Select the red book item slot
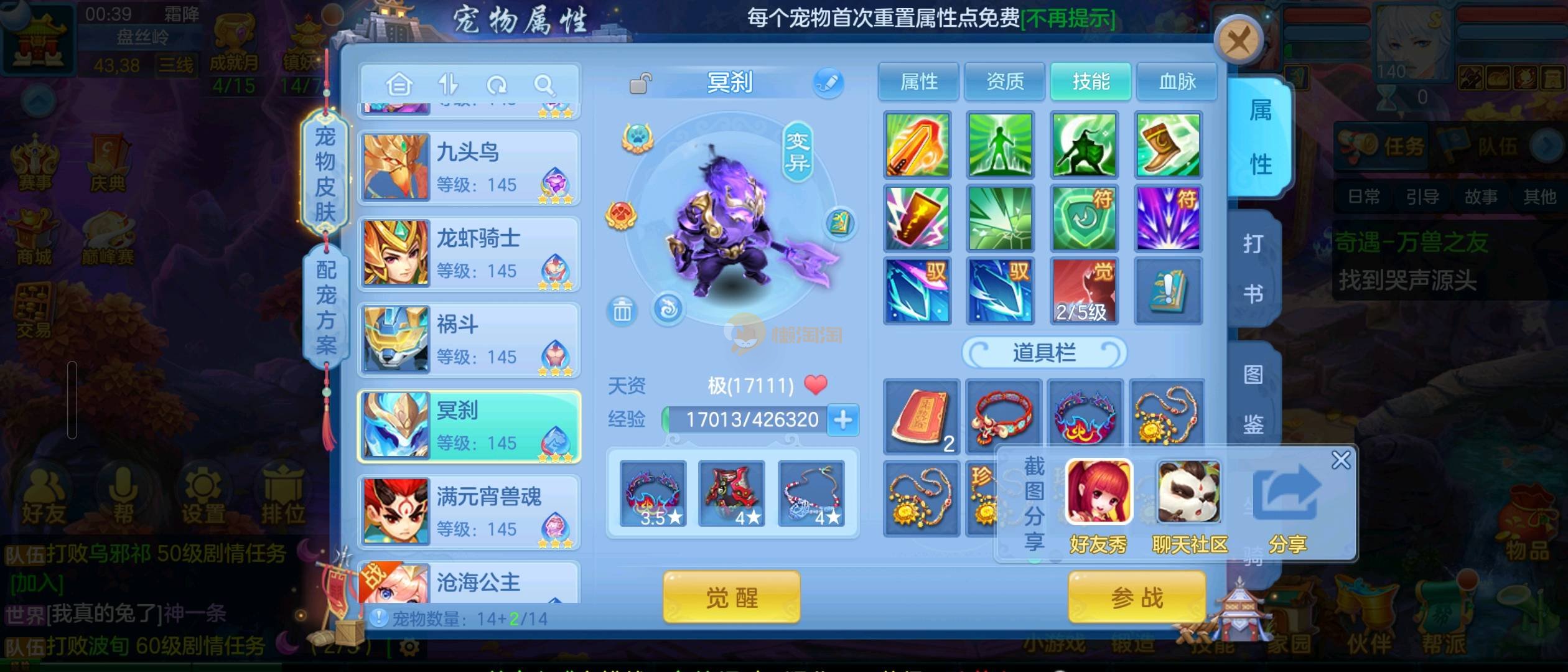Viewport: 1568px width, 672px height. pos(922,416)
